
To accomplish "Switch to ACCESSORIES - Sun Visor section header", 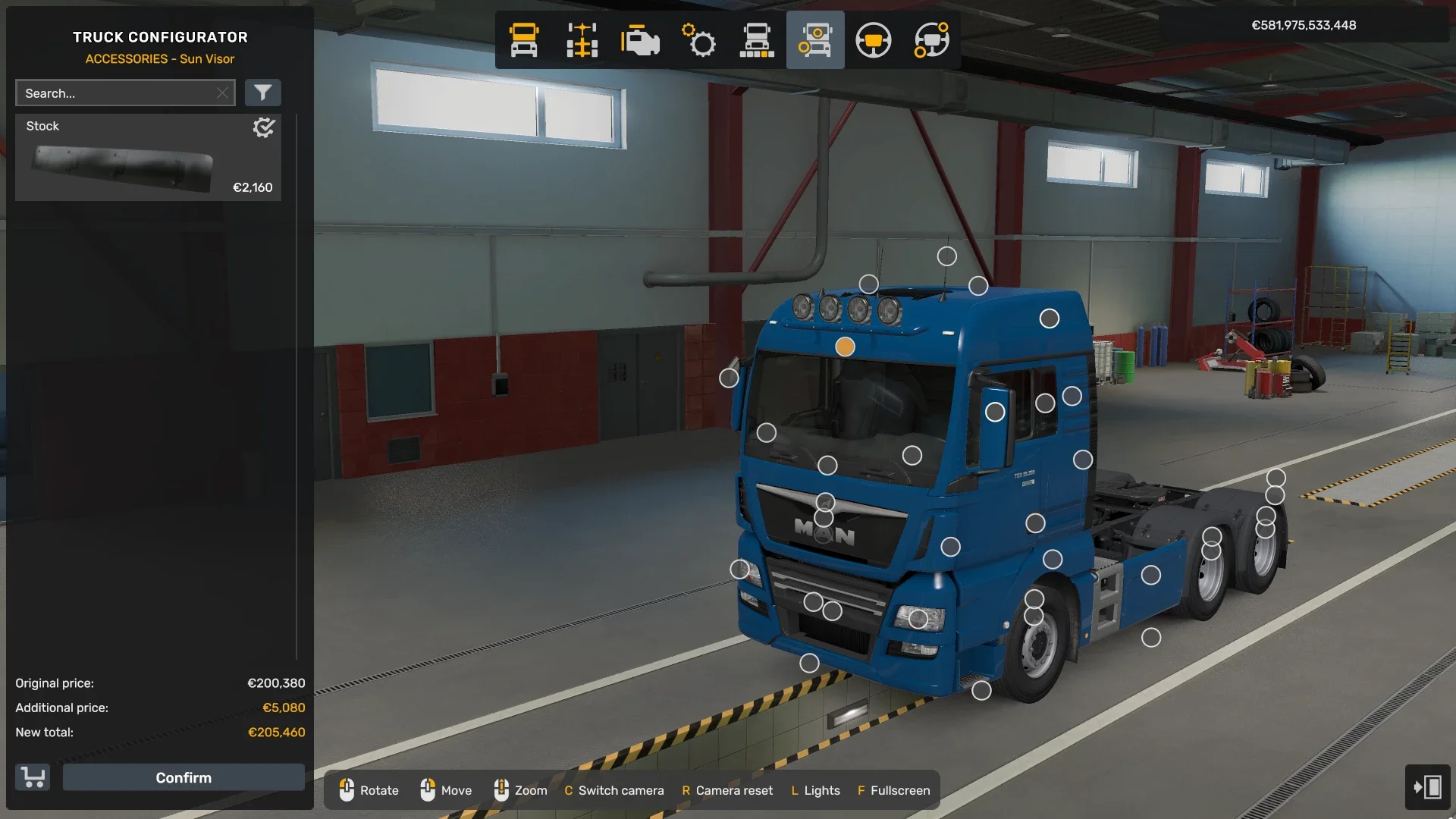I will click(160, 58).
